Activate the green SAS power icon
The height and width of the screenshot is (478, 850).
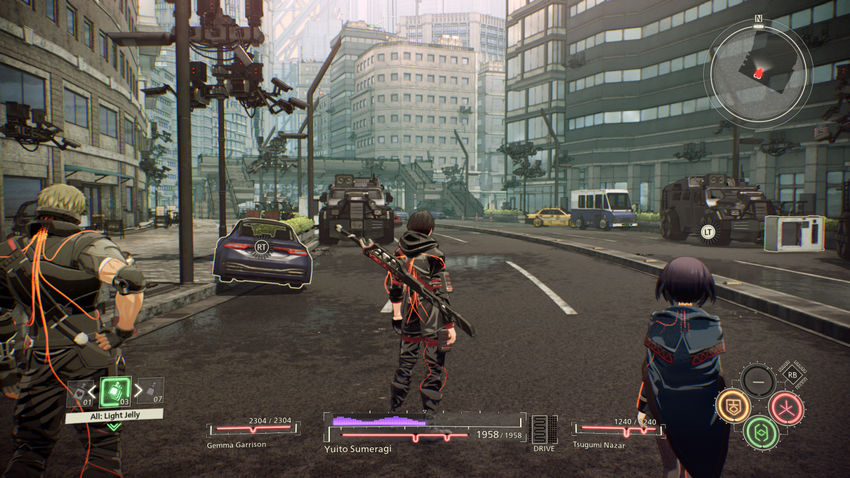760,432
